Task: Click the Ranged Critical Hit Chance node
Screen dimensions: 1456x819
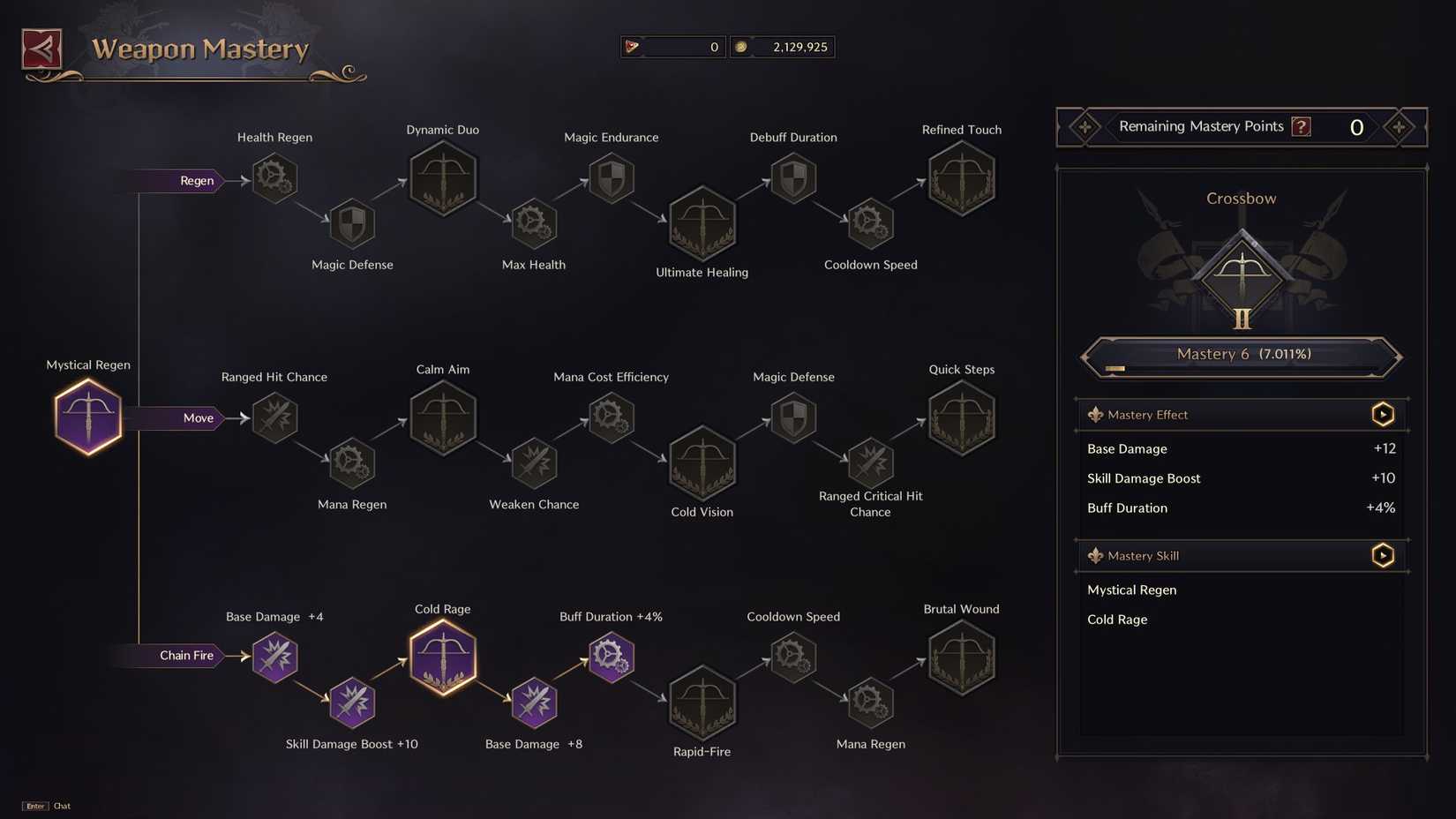Action: click(x=870, y=462)
